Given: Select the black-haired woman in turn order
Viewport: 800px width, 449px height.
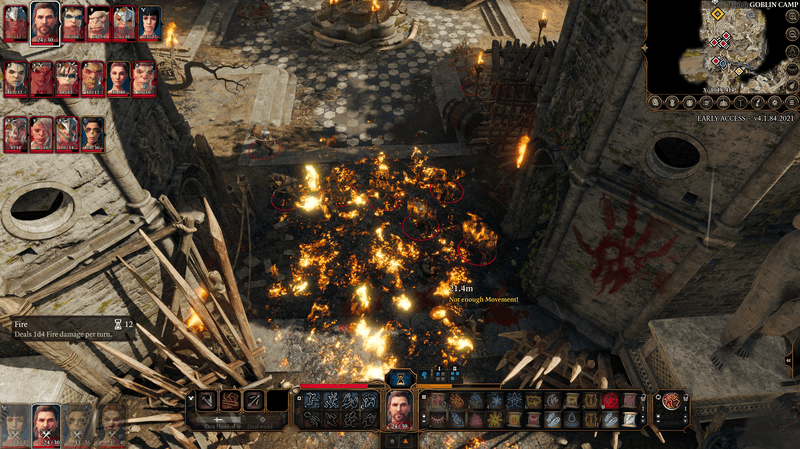Looking at the screenshot, I should (x=149, y=22).
